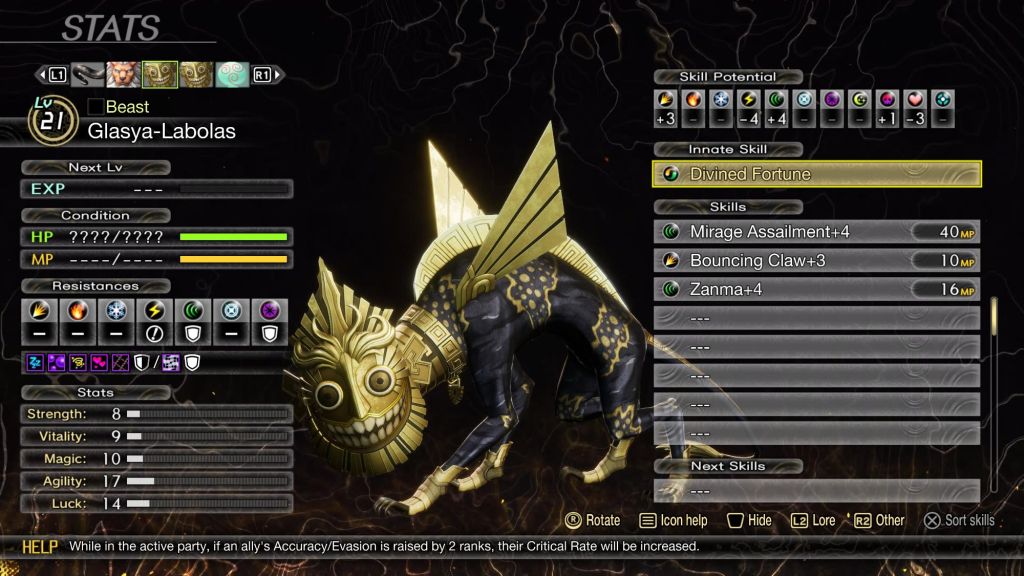Image resolution: width=1024 pixels, height=576 pixels.
Task: Select the Divined Fortune innate skill
Action: tap(816, 174)
